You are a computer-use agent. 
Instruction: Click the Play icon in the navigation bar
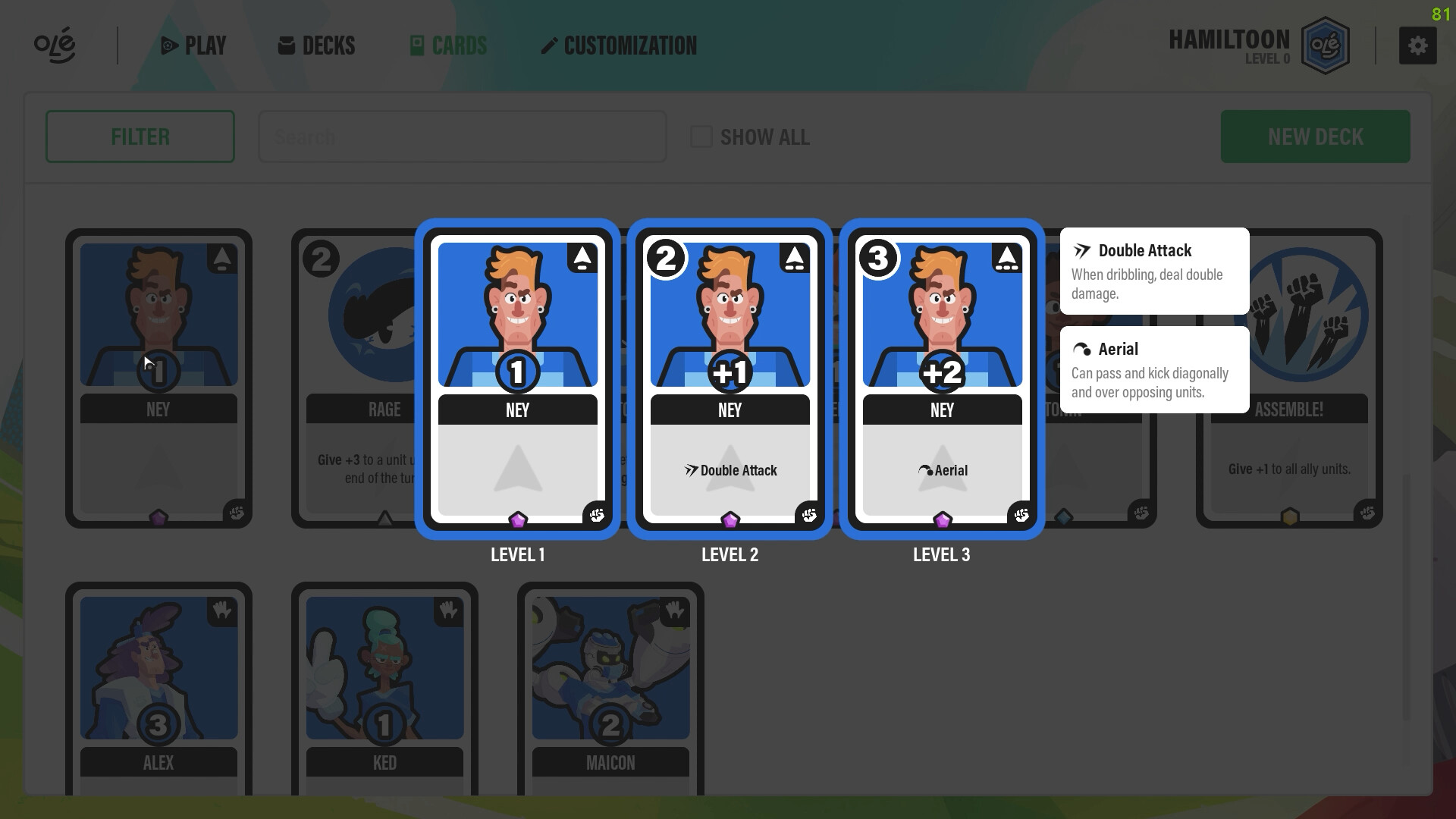[168, 45]
